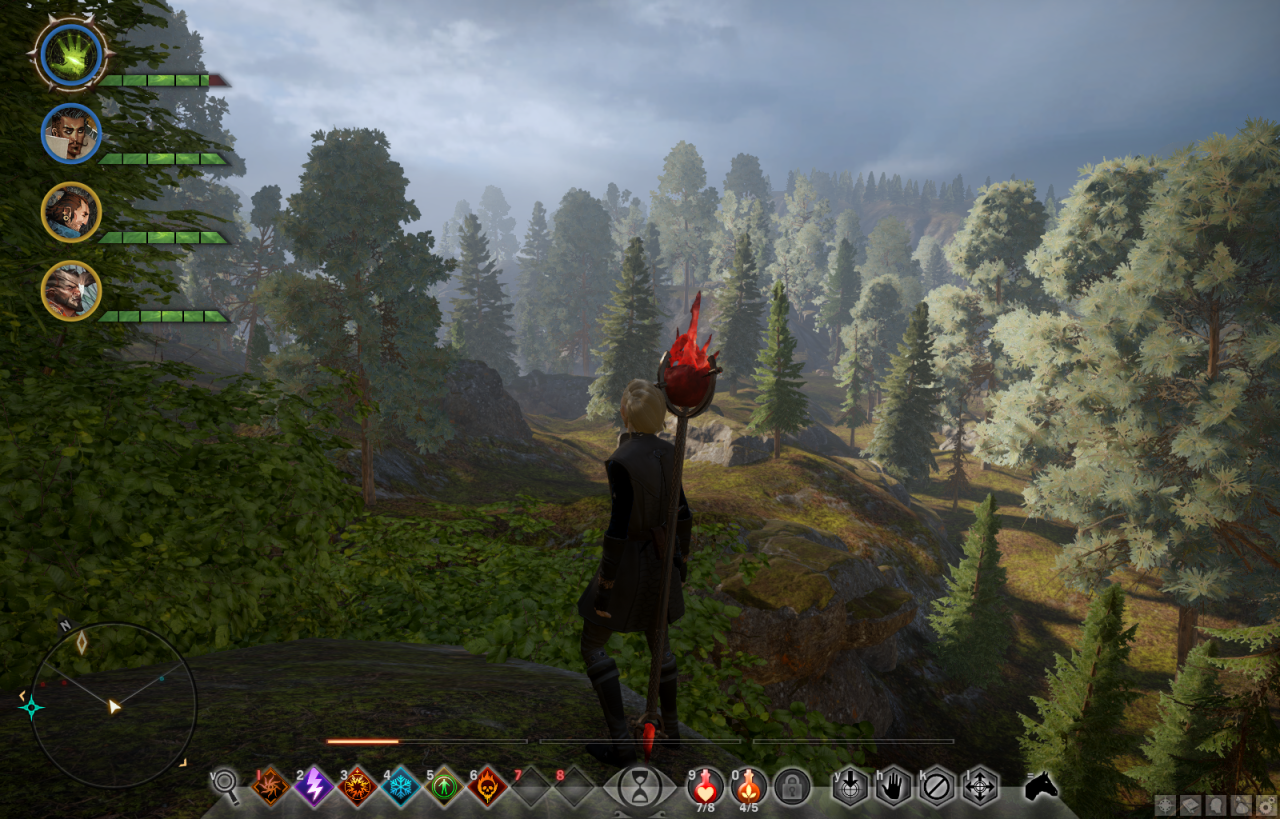Issue the open hand hold command
The height and width of the screenshot is (819, 1280).
click(x=893, y=786)
